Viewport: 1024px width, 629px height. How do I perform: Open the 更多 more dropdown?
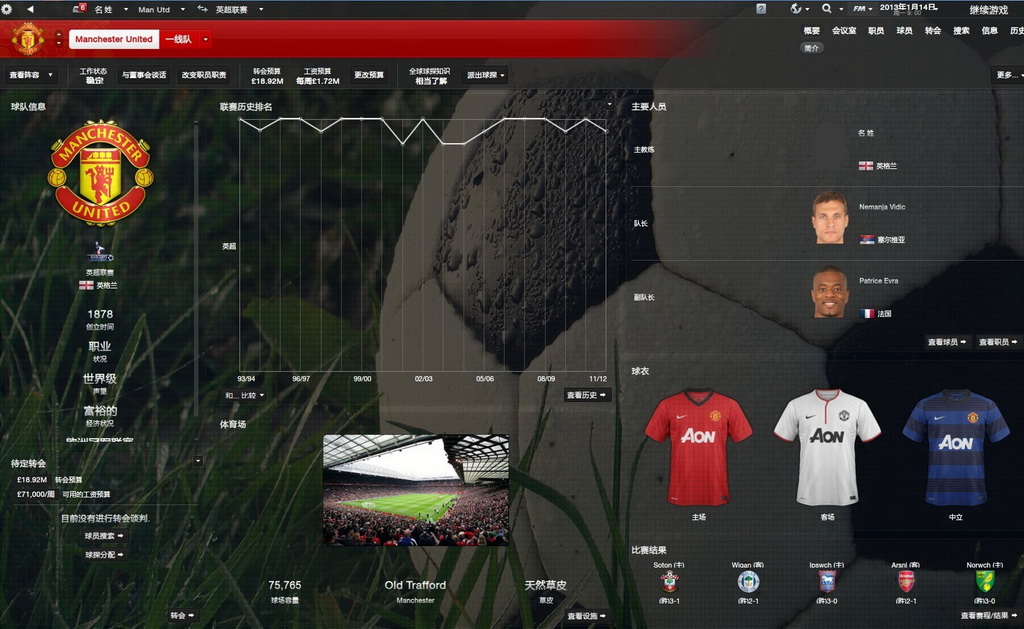point(1007,75)
